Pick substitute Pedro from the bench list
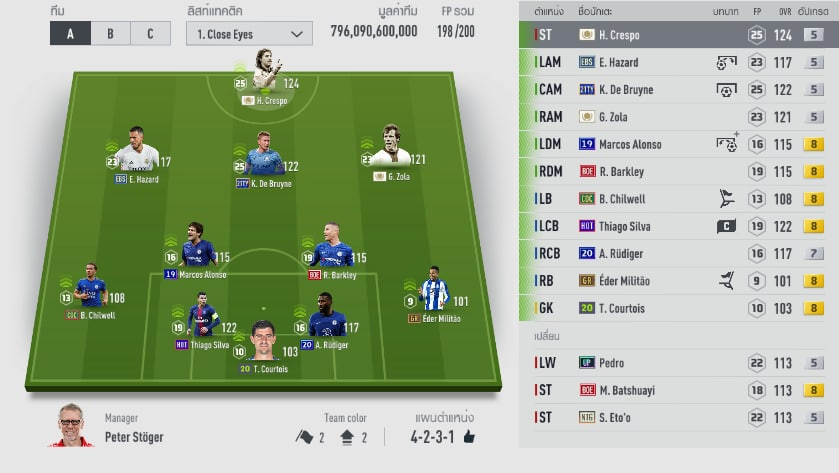Image resolution: width=839 pixels, height=473 pixels. pyautogui.click(x=680, y=362)
